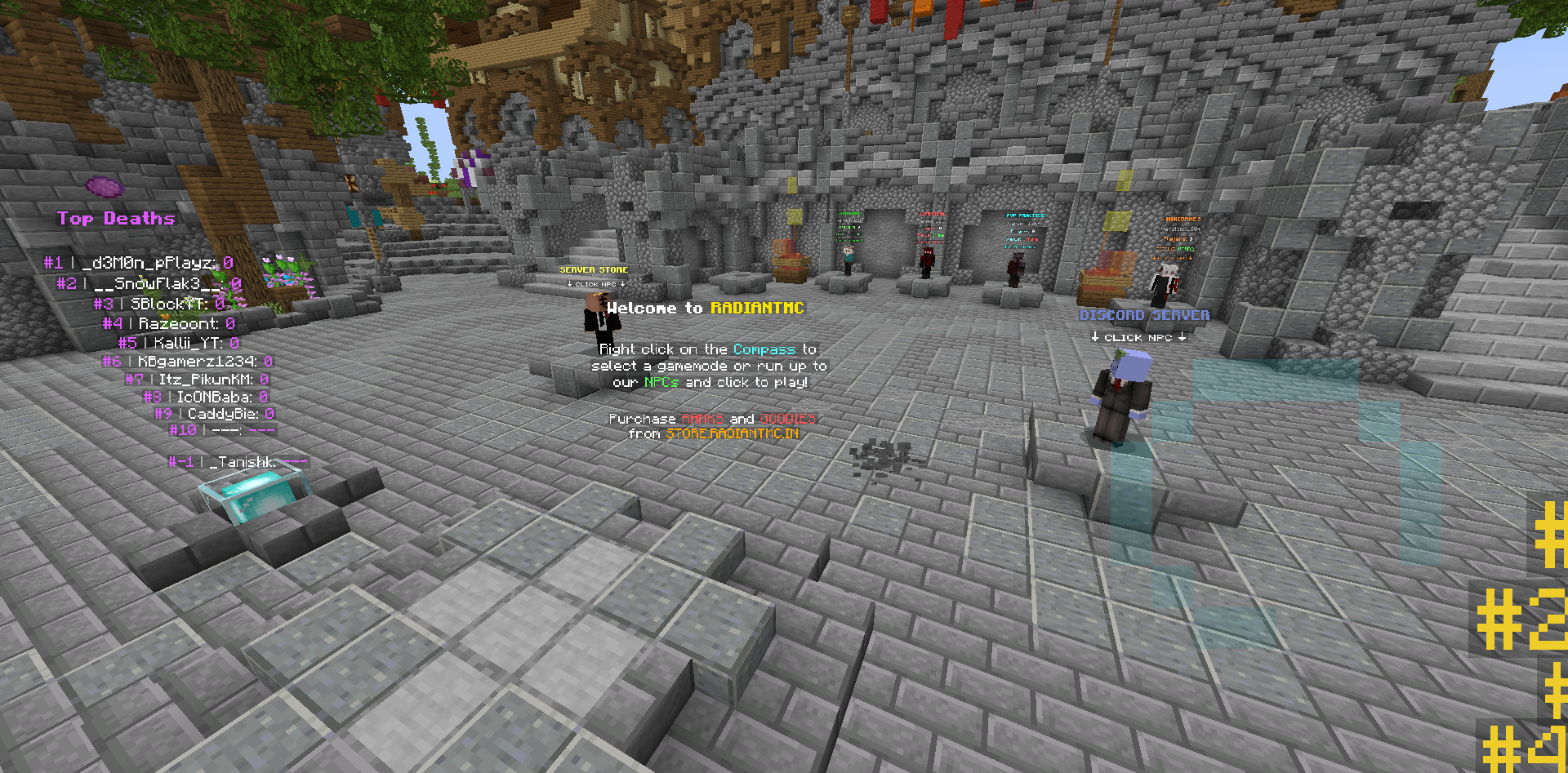Click the green Compass word in the welcome message
Image resolution: width=1568 pixels, height=773 pixels.
click(763, 349)
